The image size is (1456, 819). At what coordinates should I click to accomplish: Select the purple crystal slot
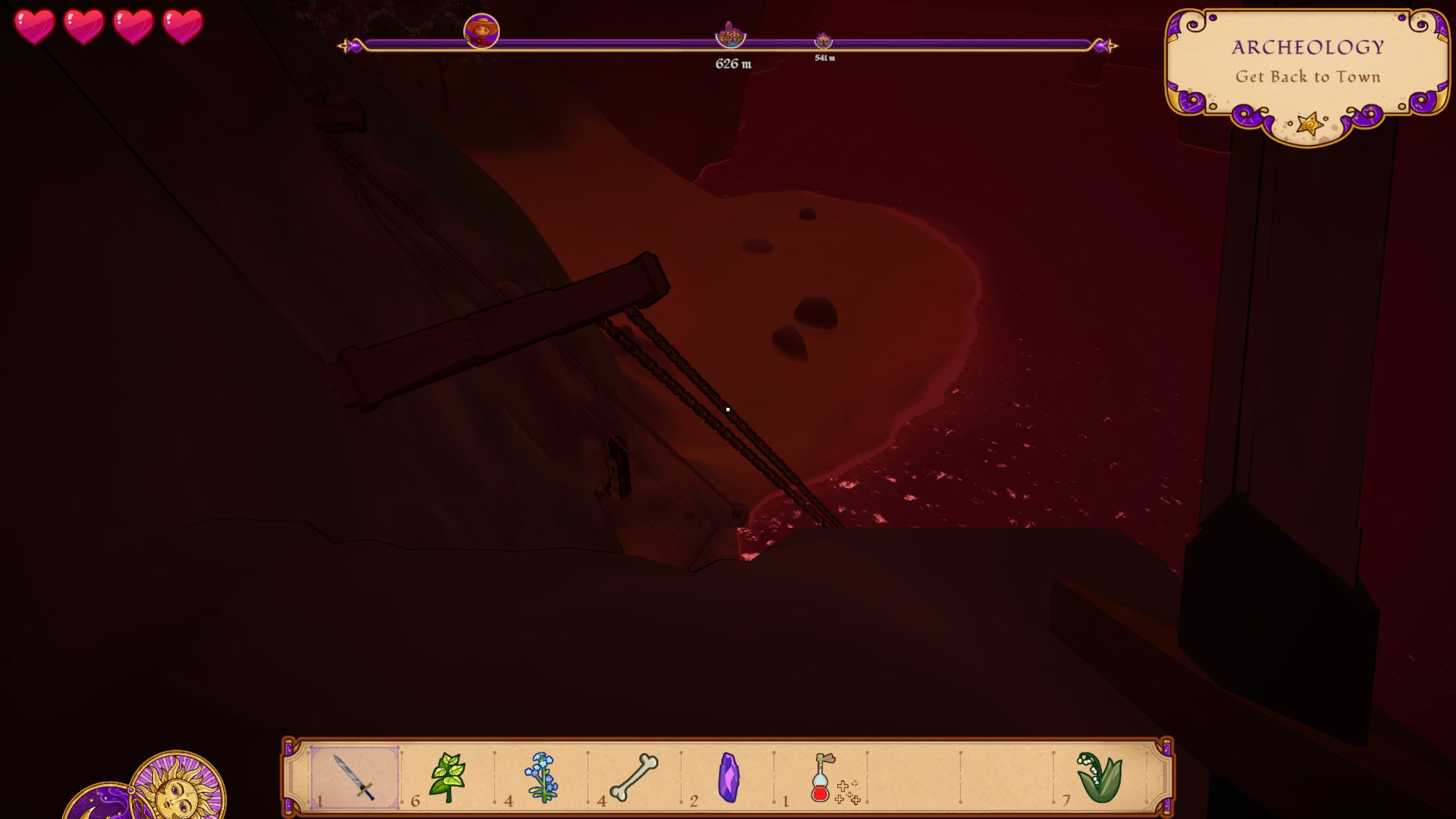pyautogui.click(x=729, y=777)
